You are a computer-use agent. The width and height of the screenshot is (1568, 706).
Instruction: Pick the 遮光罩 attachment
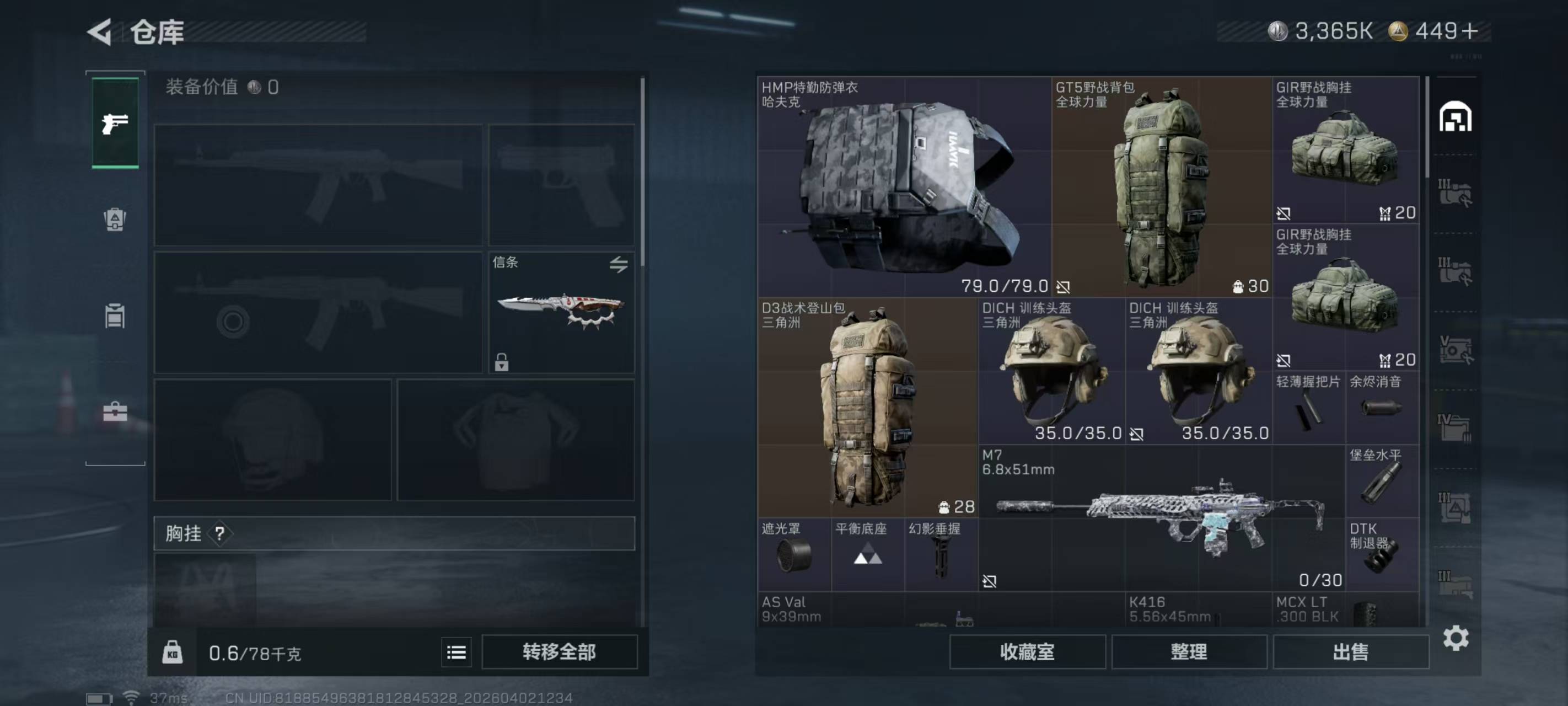coord(794,554)
